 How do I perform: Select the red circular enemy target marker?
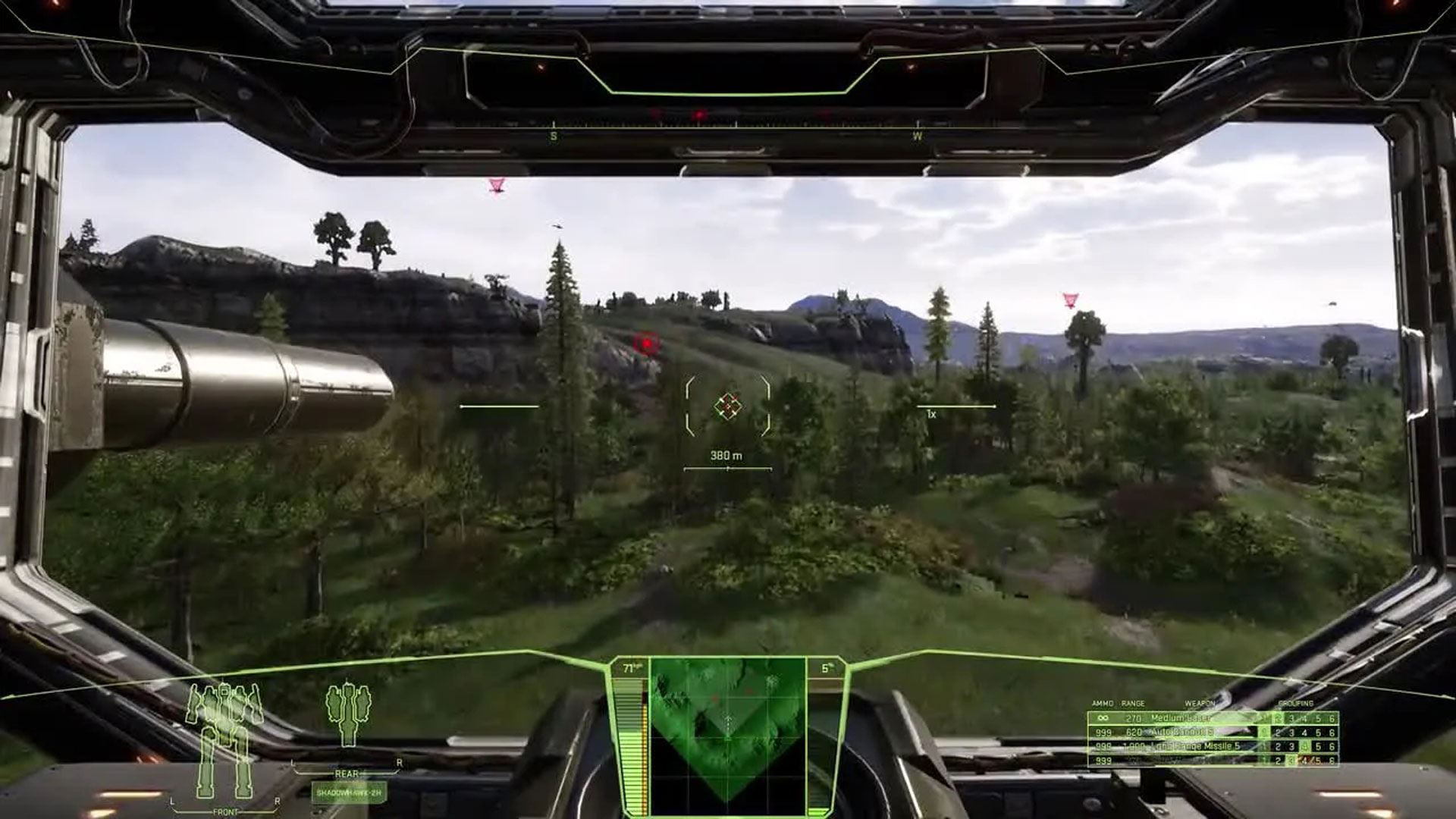(647, 344)
